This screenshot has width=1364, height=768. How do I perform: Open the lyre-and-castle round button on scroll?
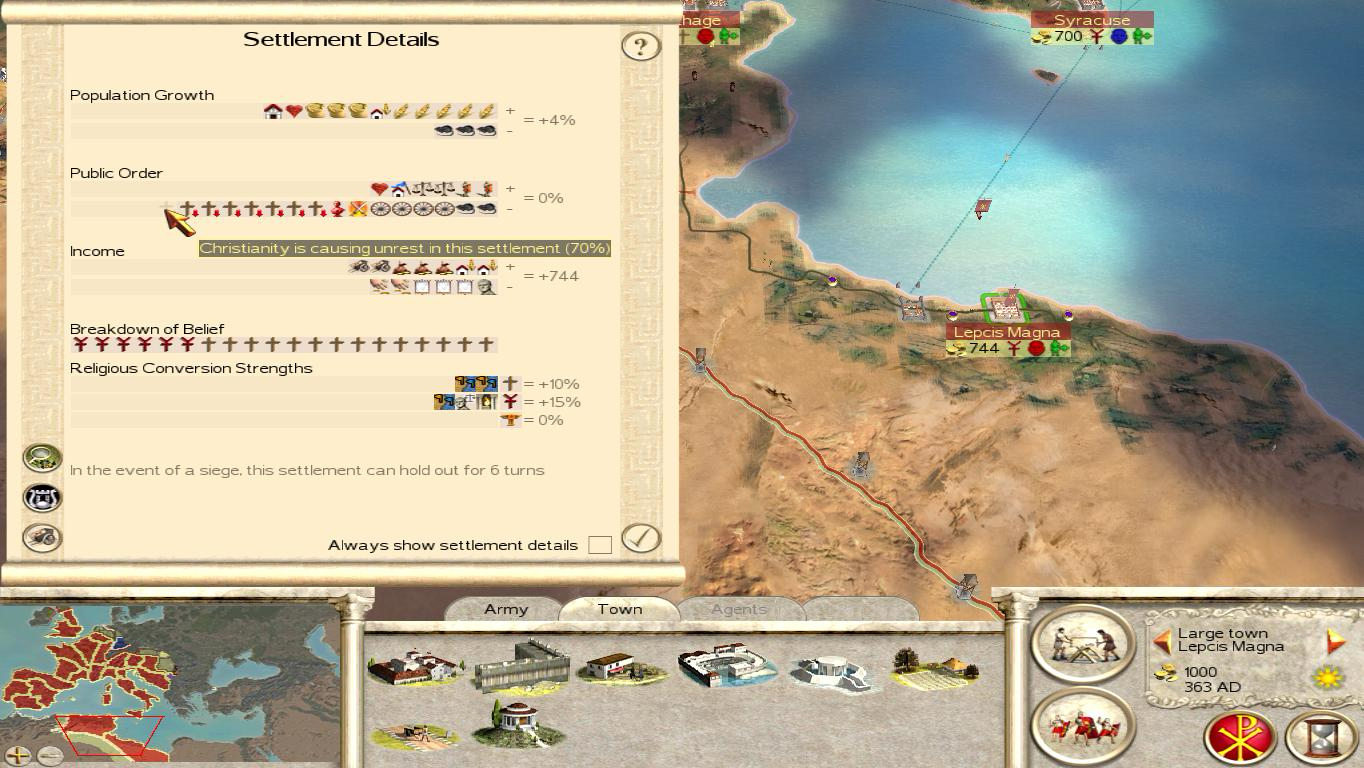(x=42, y=497)
